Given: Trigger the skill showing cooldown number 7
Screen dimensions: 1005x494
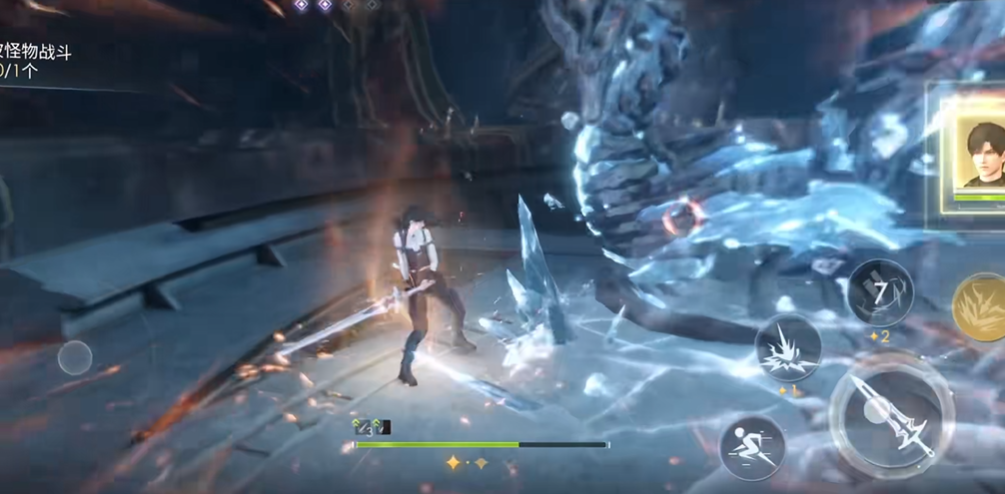Looking at the screenshot, I should coord(880,292).
